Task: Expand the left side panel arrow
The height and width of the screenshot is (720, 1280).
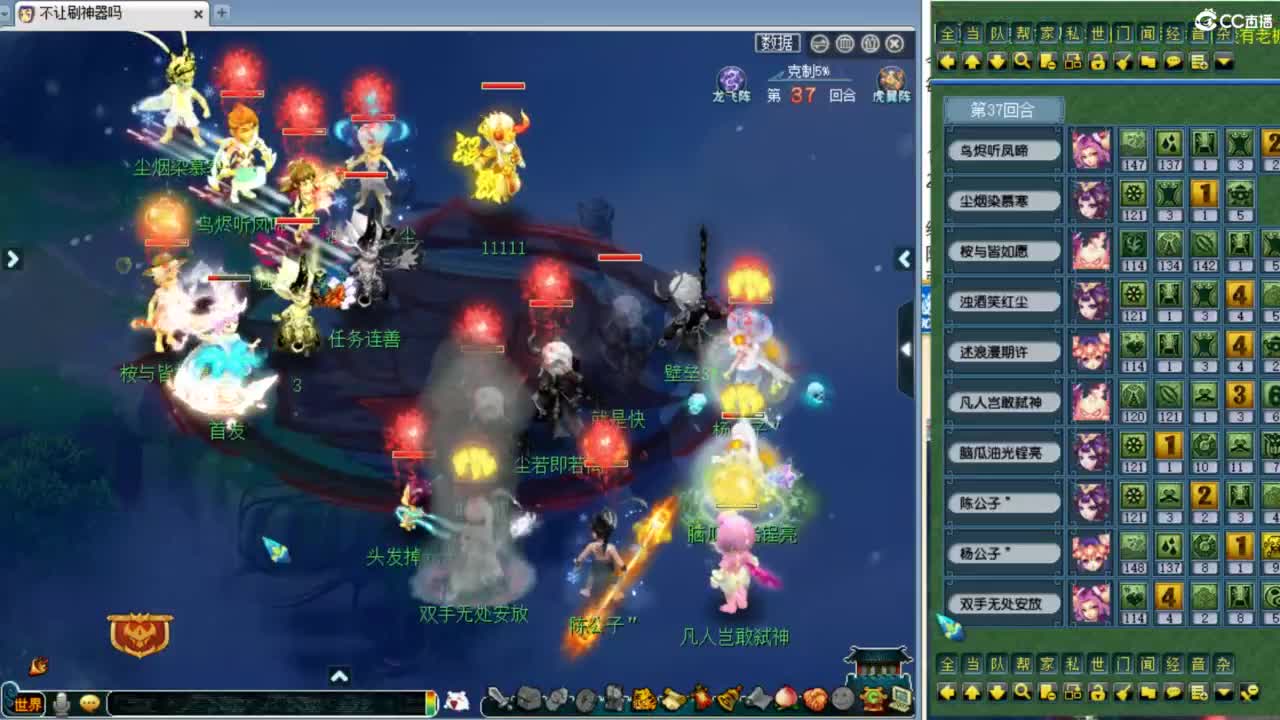Action: tap(12, 258)
